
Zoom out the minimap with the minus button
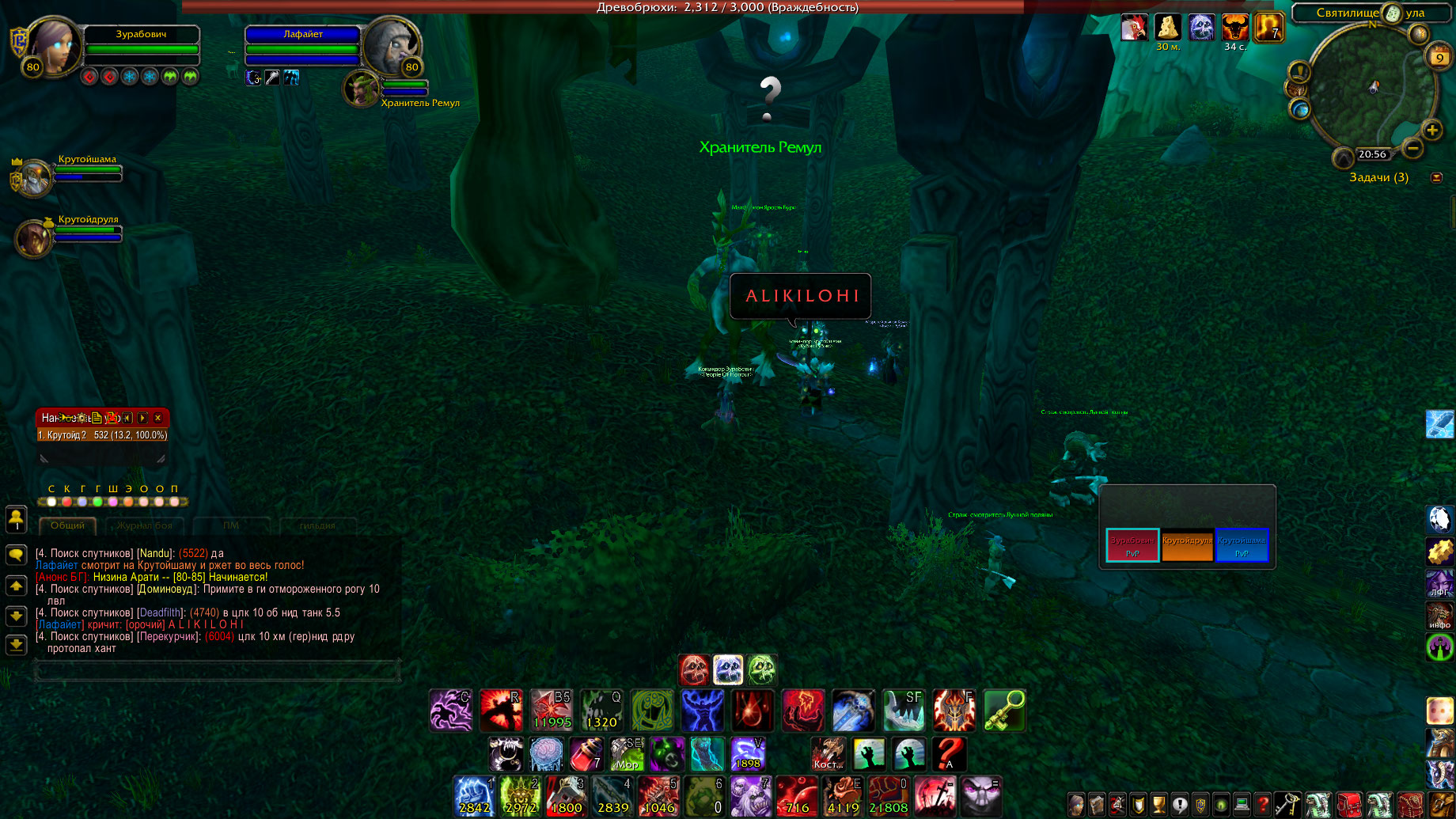point(1412,148)
